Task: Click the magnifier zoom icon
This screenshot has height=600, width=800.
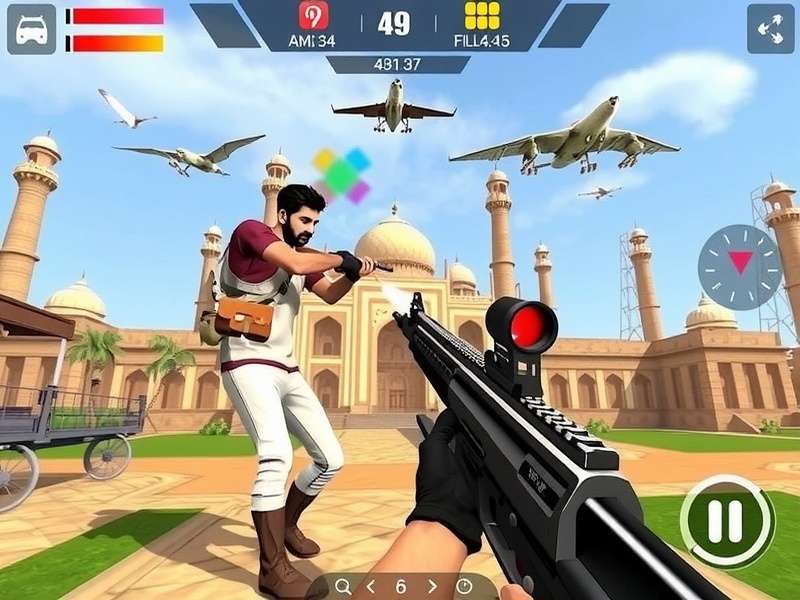Action: 343,586
